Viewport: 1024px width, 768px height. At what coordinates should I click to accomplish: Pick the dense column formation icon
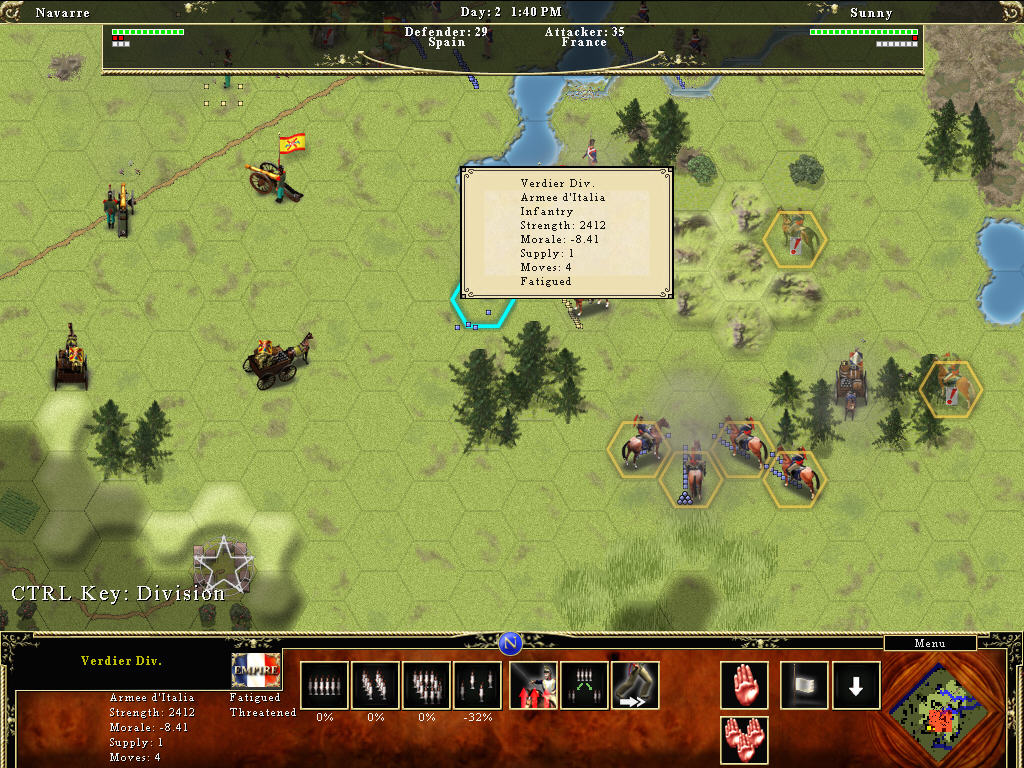(427, 685)
